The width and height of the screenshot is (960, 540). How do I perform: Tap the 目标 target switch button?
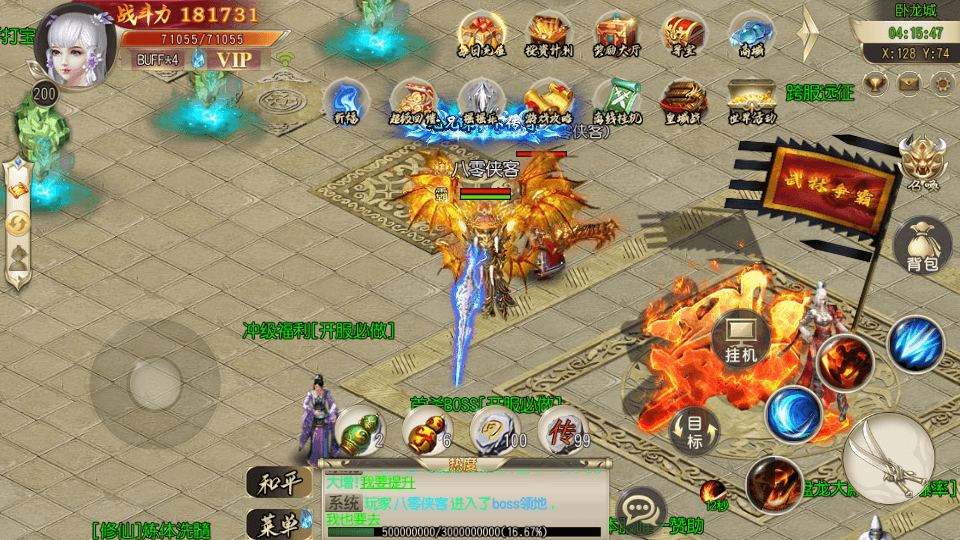tap(695, 432)
